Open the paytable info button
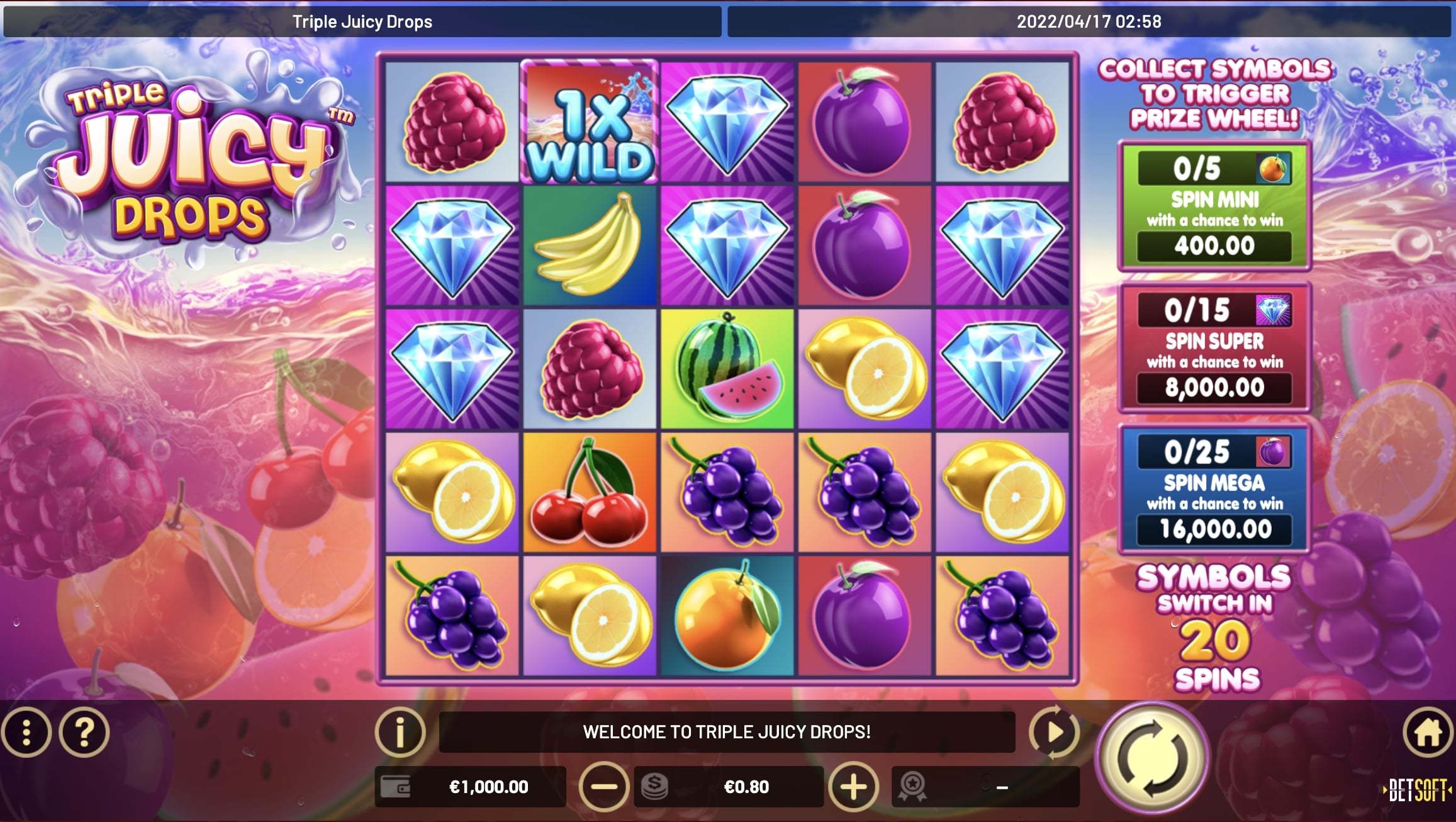Image resolution: width=1456 pixels, height=822 pixels. click(x=400, y=732)
